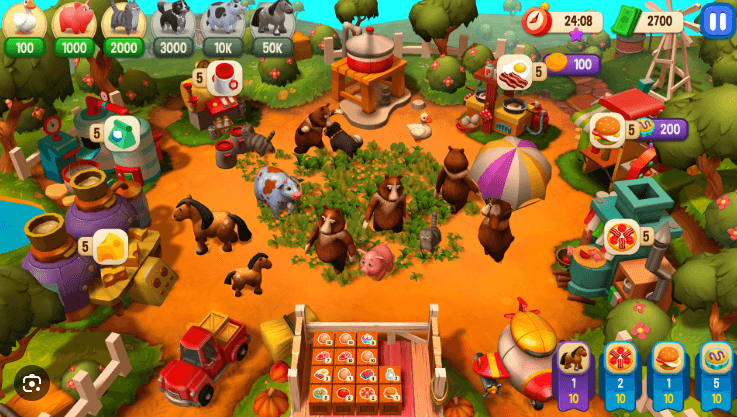Purchase the grey cat for 2000

click(x=122, y=24)
